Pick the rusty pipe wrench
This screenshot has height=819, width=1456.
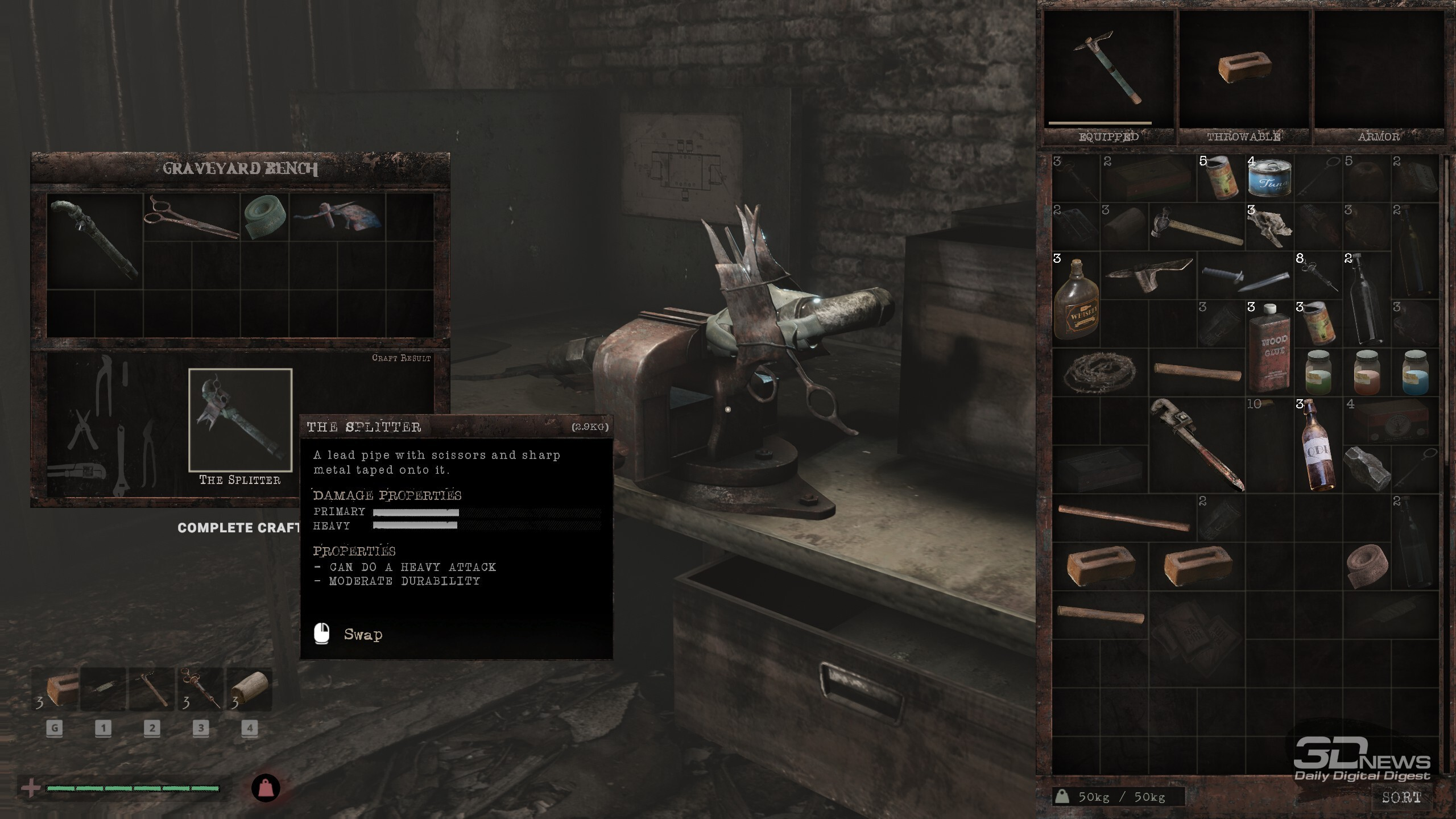pos(1197,445)
